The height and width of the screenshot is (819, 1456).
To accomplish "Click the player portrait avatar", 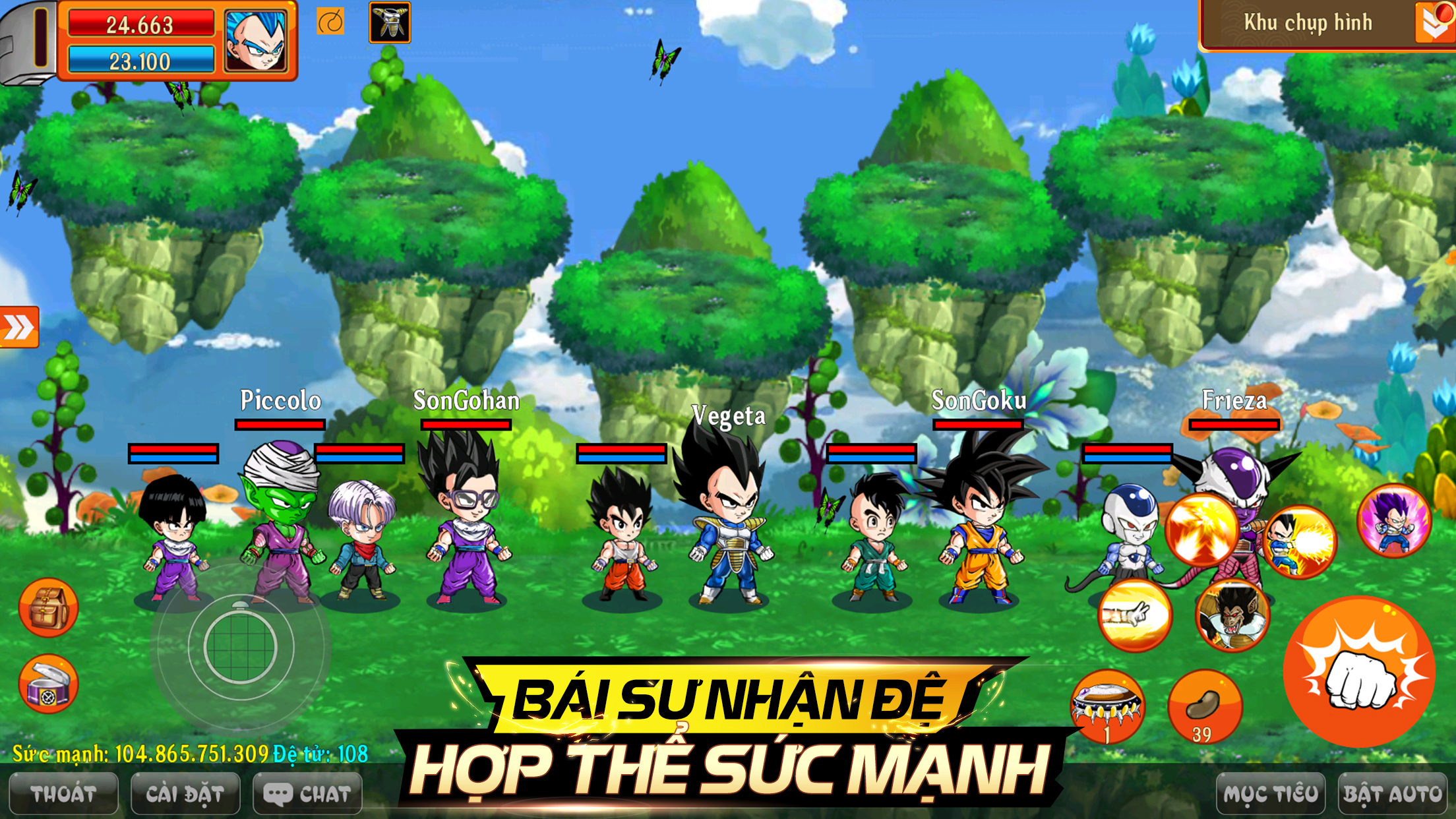I will (x=256, y=40).
